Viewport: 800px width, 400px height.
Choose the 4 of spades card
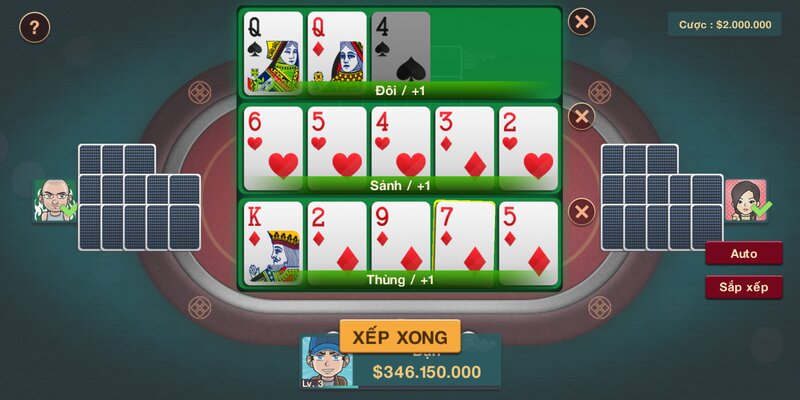[401, 48]
